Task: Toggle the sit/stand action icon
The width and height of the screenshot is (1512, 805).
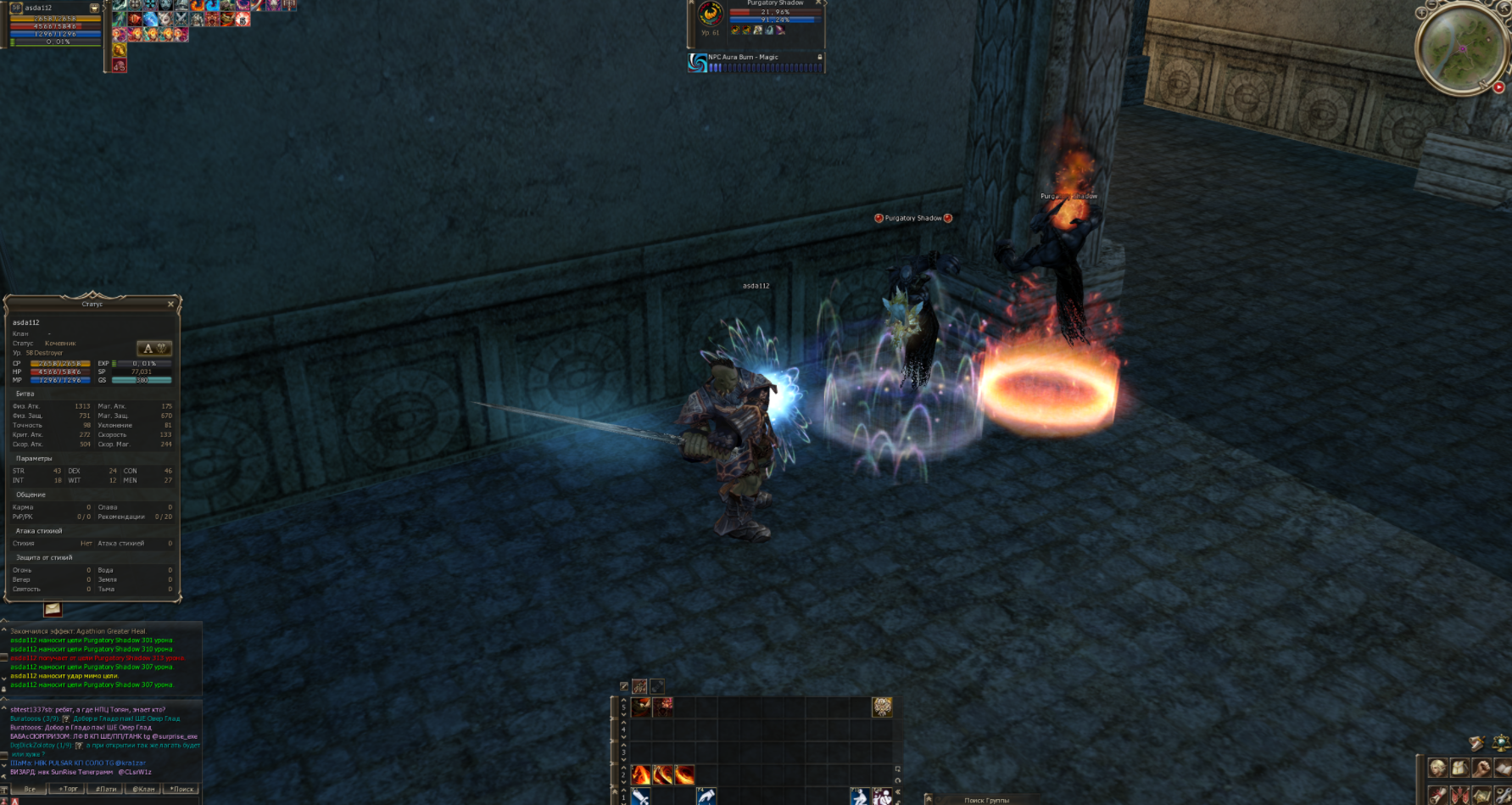Action: (x=860, y=797)
